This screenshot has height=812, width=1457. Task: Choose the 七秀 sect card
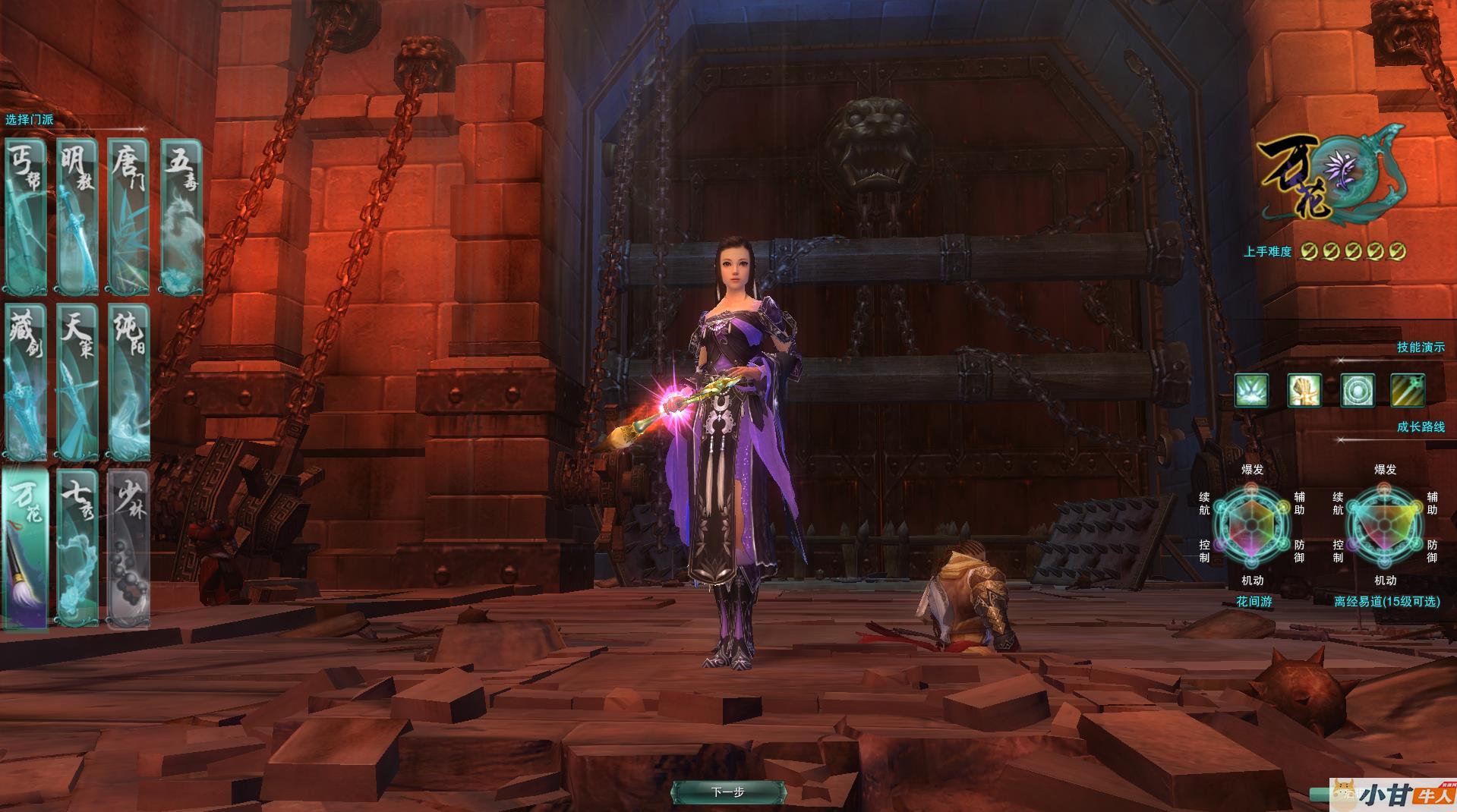tap(77, 549)
